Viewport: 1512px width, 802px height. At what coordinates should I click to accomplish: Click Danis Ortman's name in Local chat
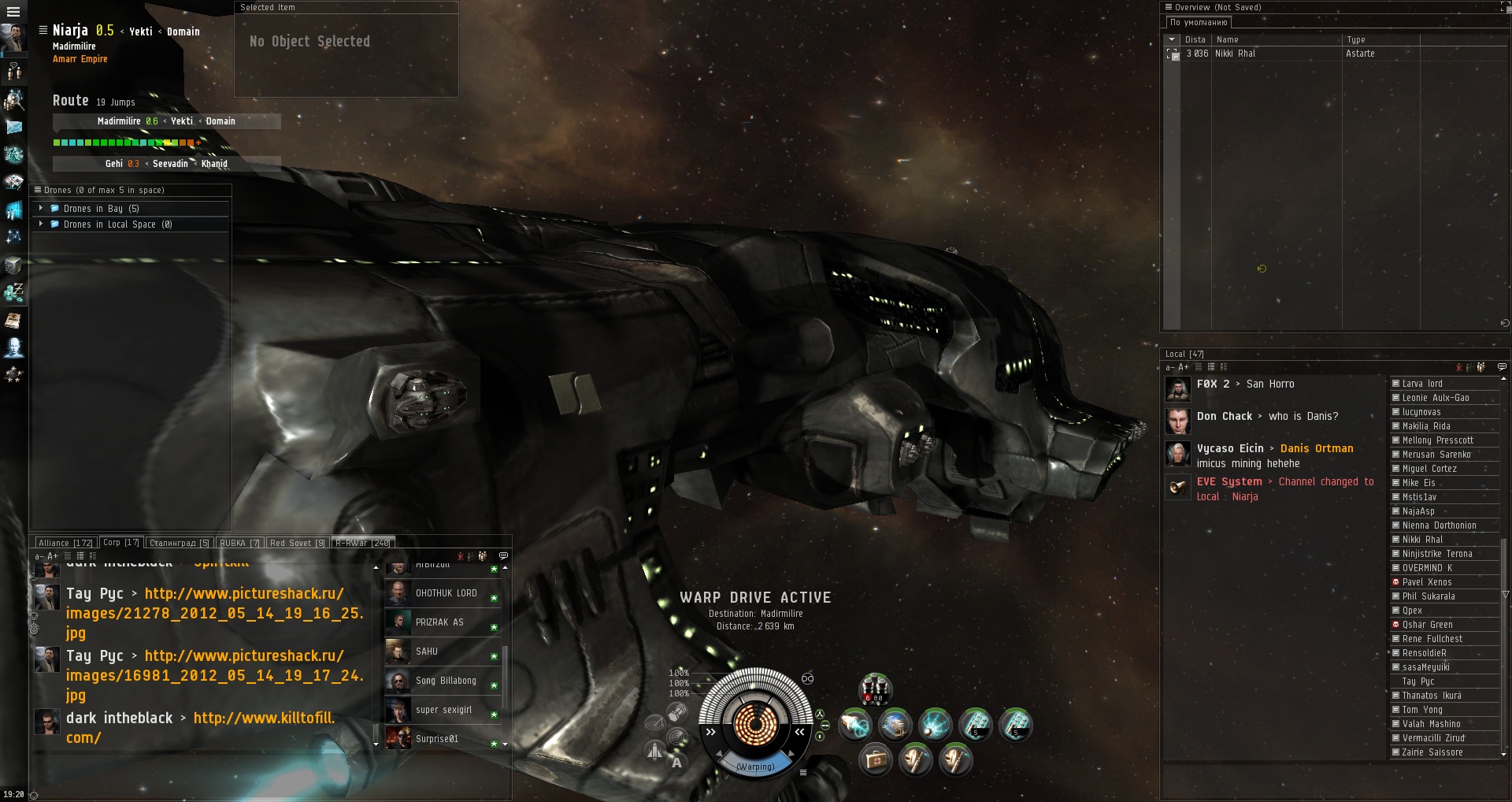1317,448
